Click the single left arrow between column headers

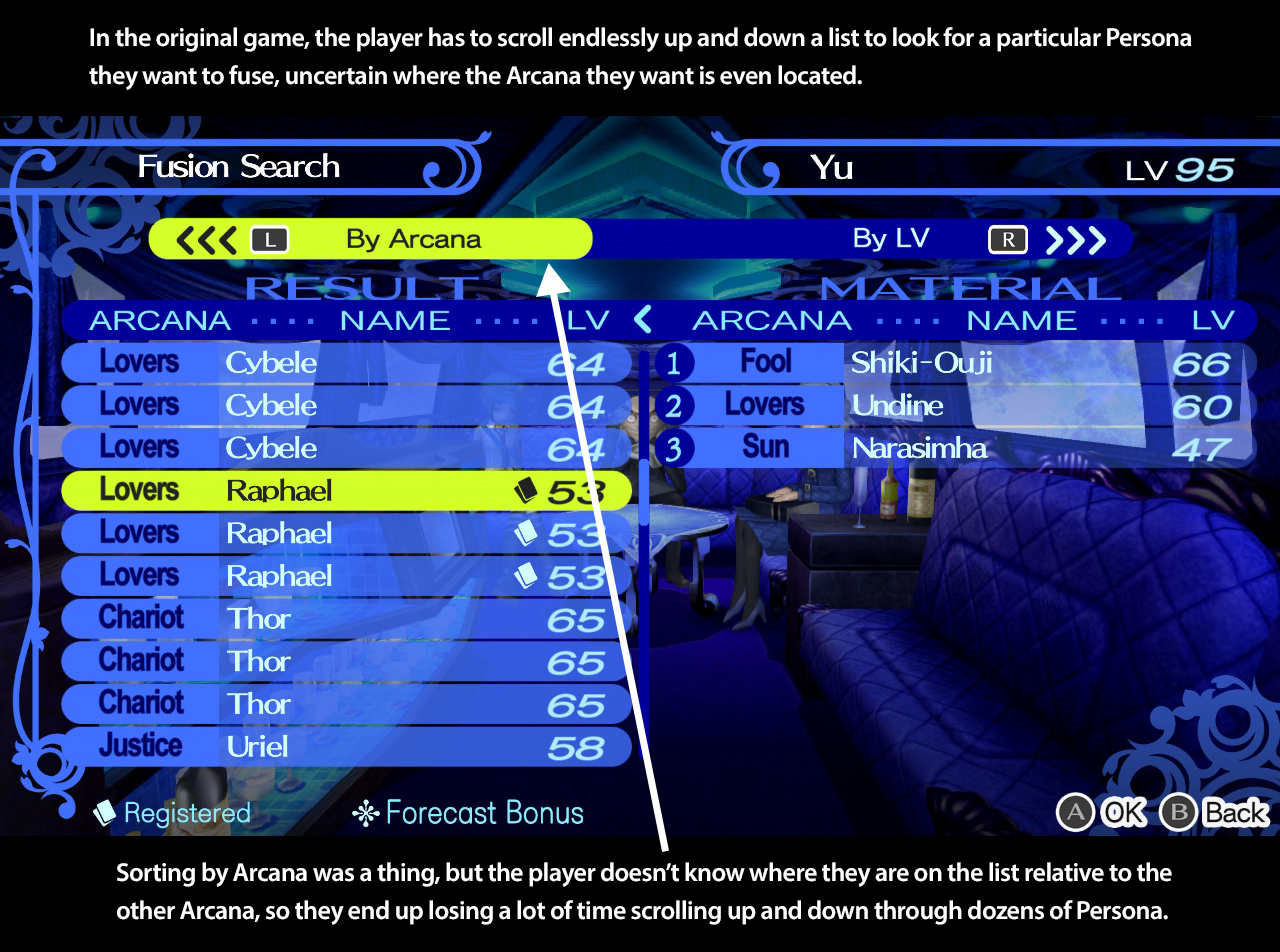tap(643, 320)
